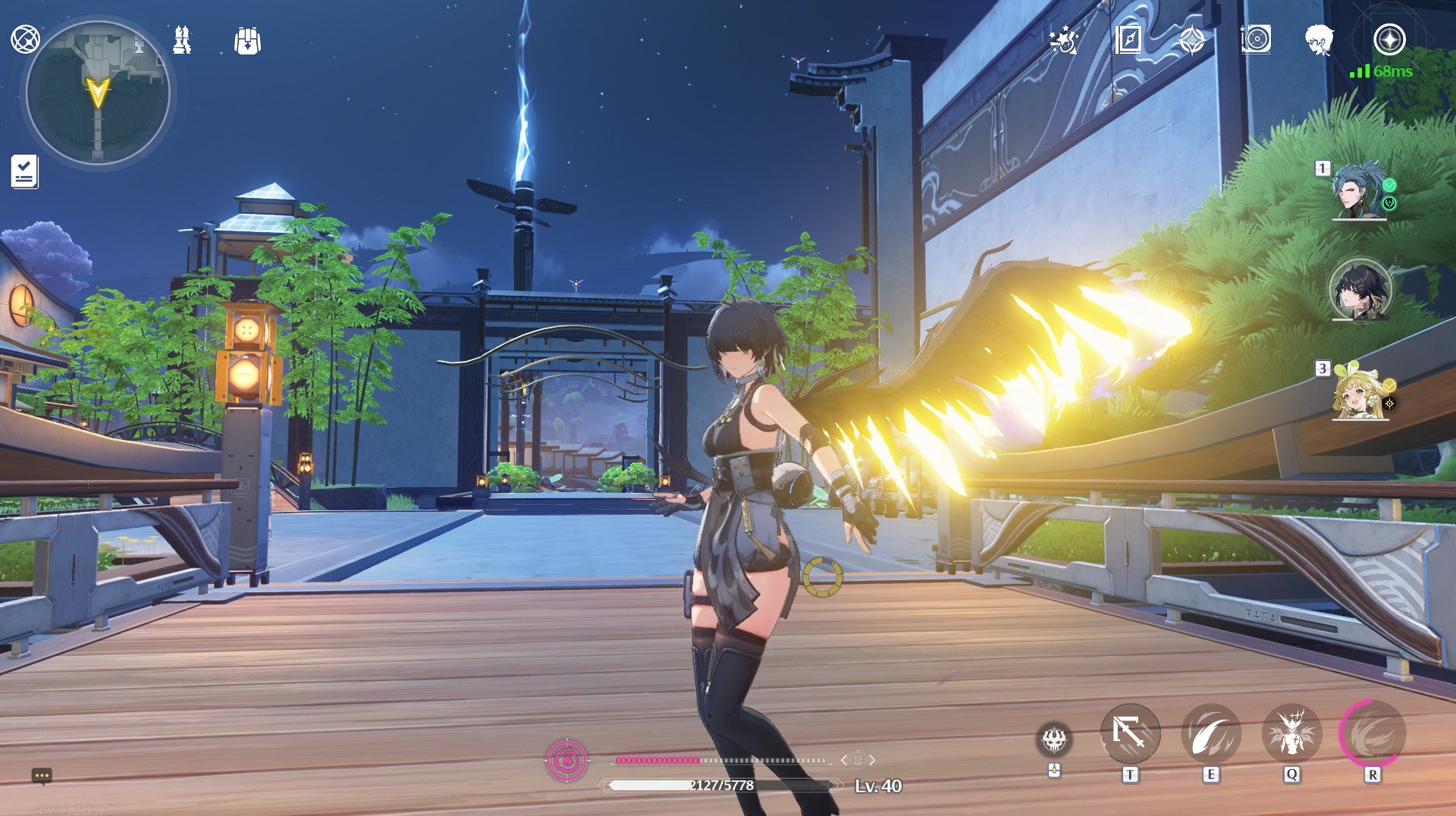Open the star emblem main menu icon
Image resolution: width=1456 pixels, height=816 pixels.
[x=1389, y=39]
